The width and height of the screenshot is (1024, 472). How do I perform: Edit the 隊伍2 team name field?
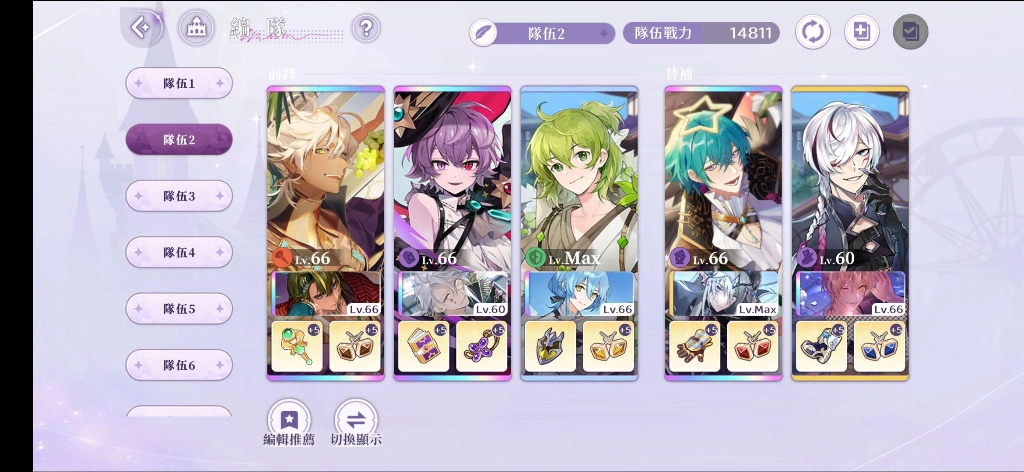[x=542, y=33]
